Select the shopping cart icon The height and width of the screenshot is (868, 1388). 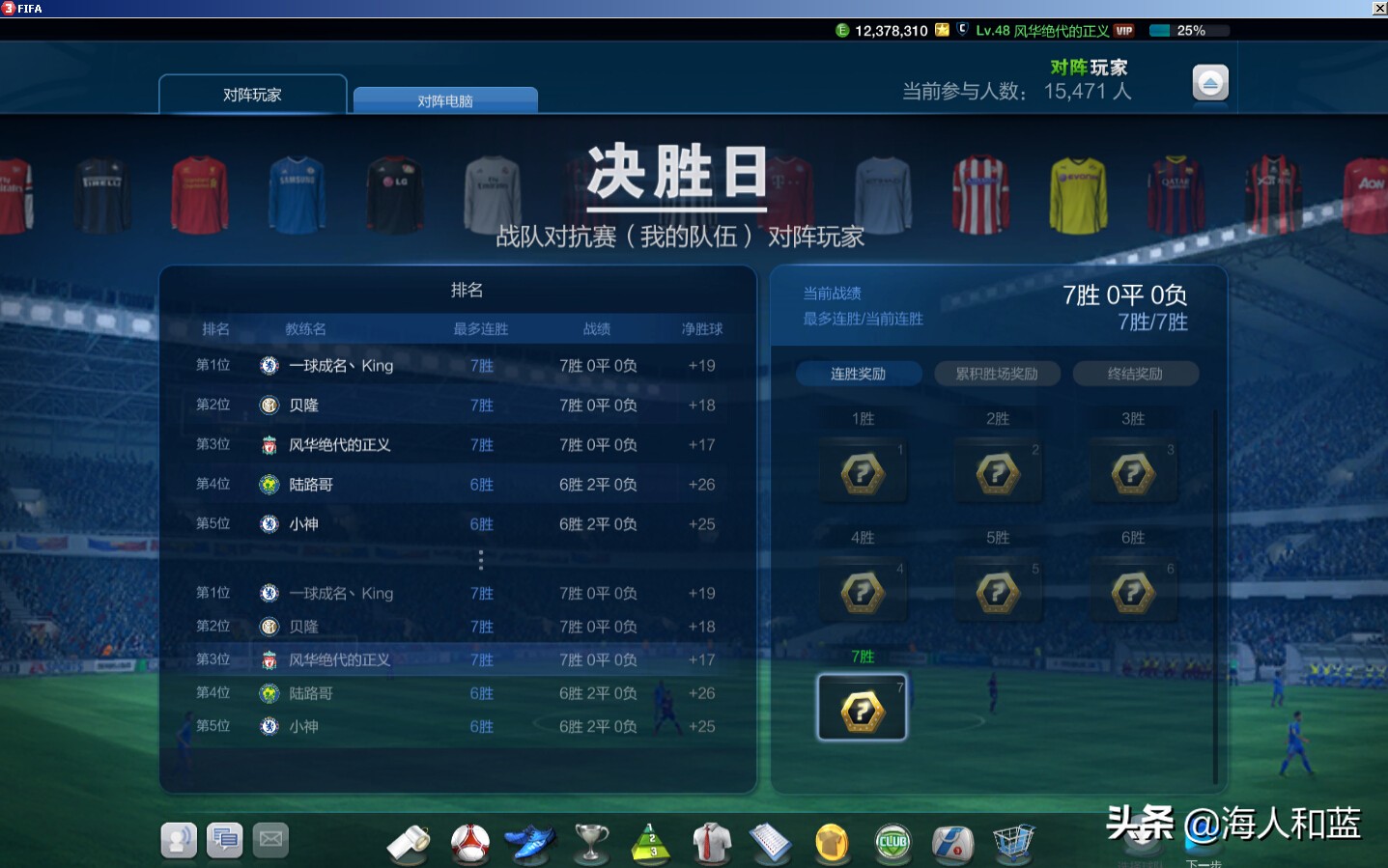coord(1013,840)
